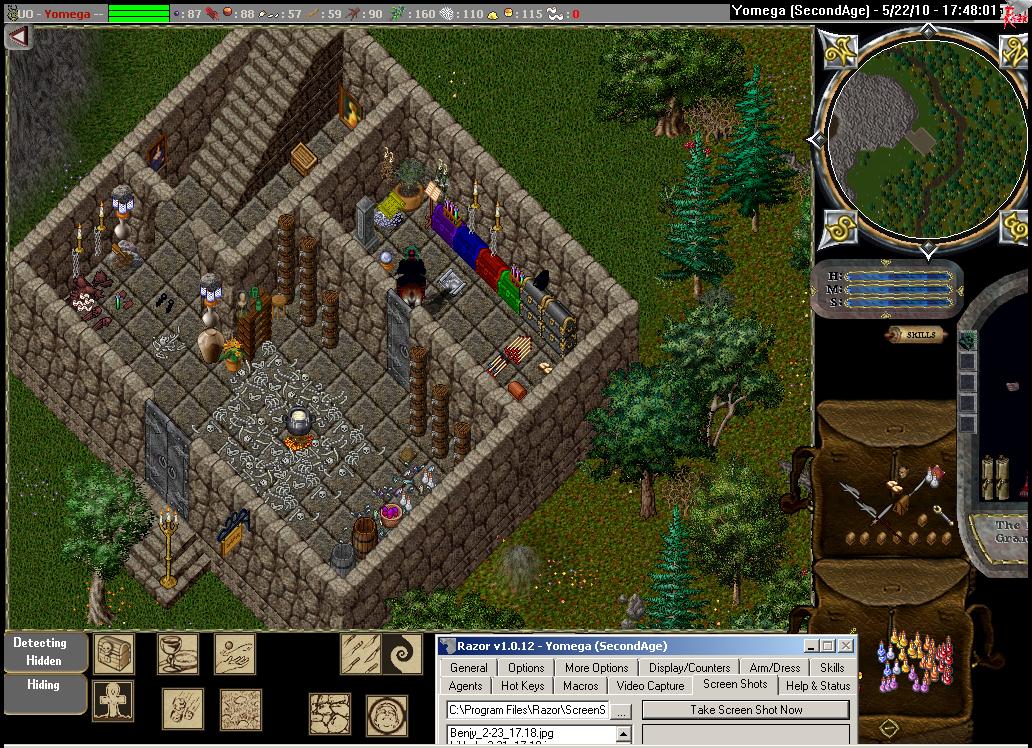Open the Skills scroll button
Image resolution: width=1032 pixels, height=748 pixels.
[x=915, y=335]
